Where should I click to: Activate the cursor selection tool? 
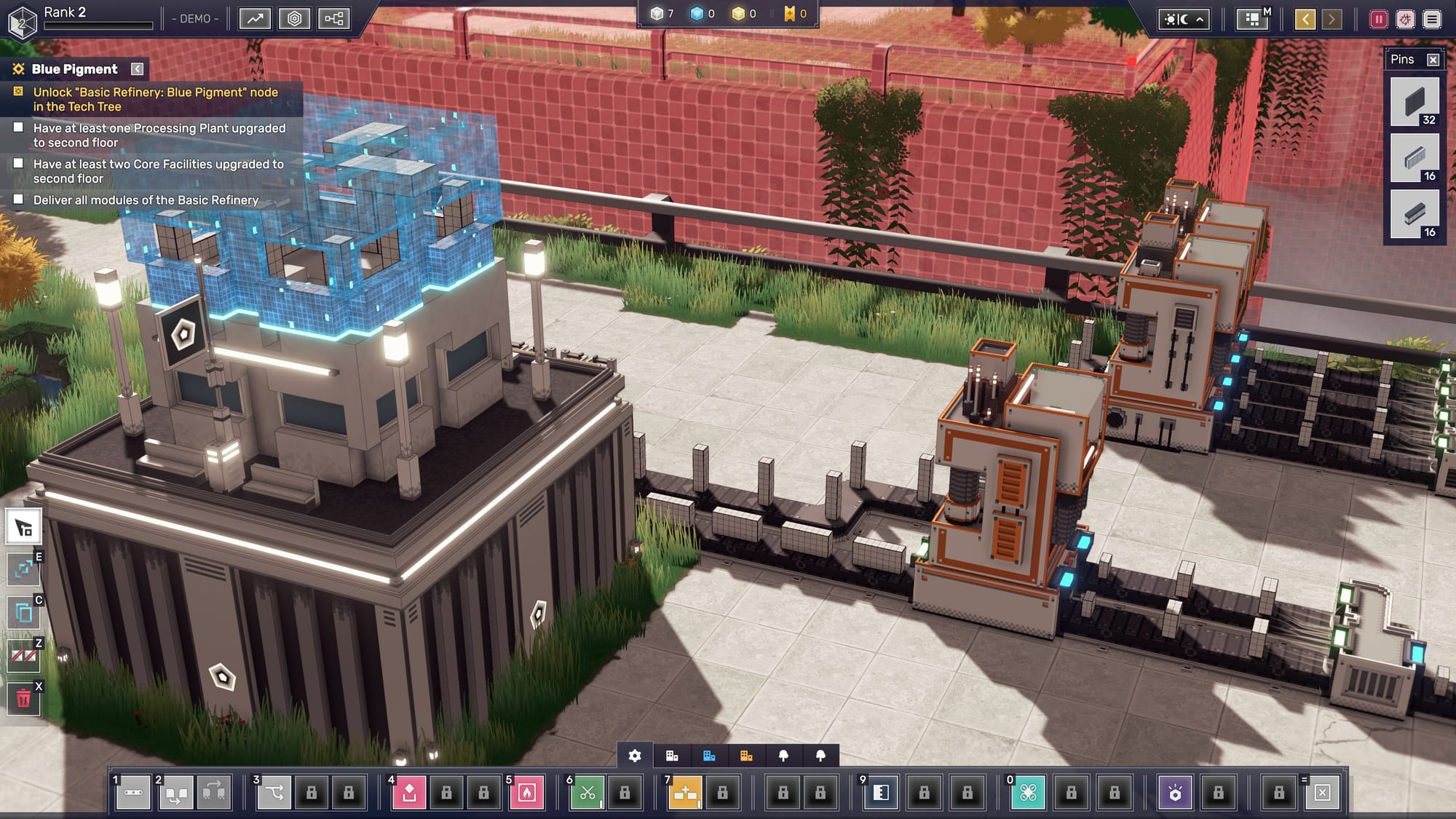(23, 527)
